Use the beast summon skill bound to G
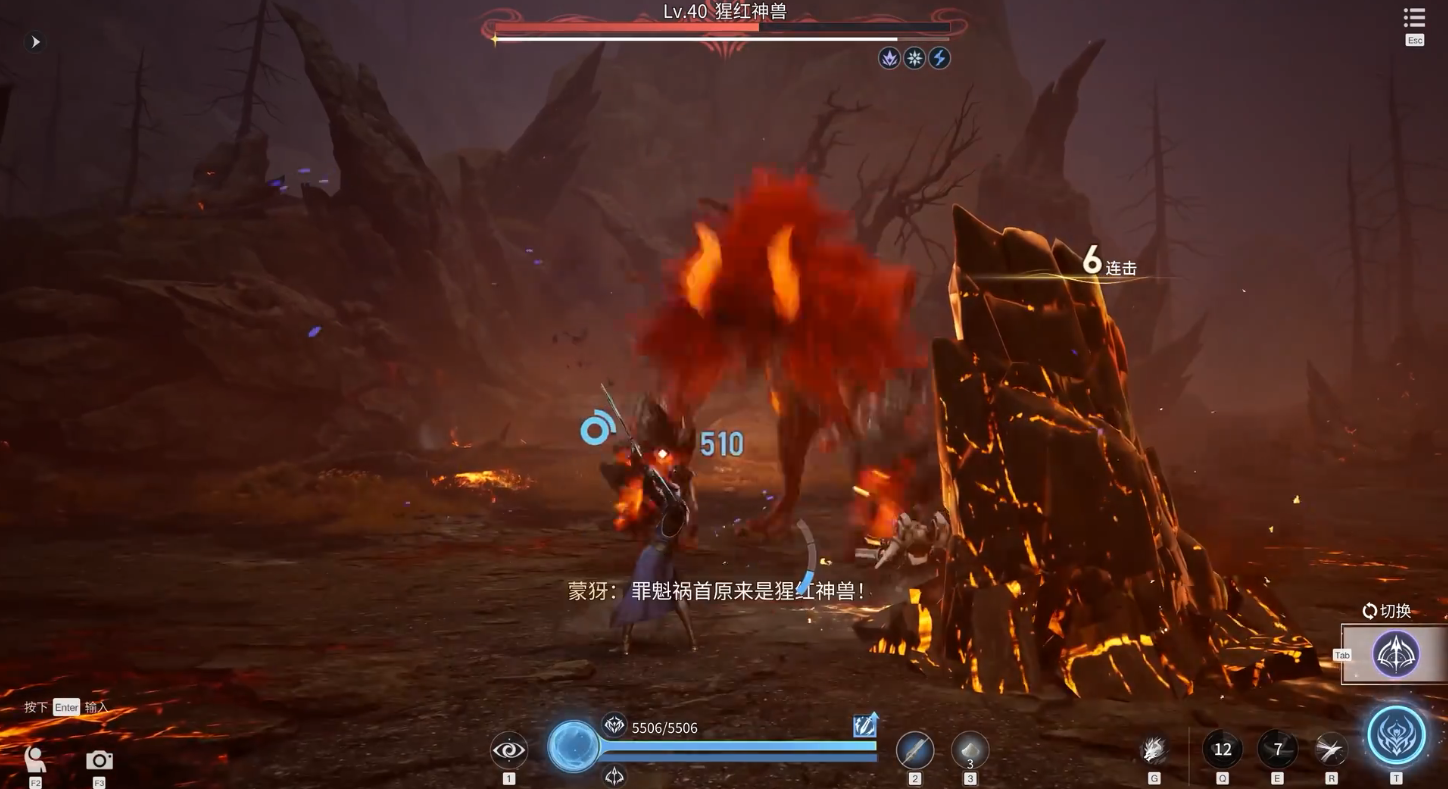Viewport: 1448px width, 789px height. click(x=1153, y=748)
